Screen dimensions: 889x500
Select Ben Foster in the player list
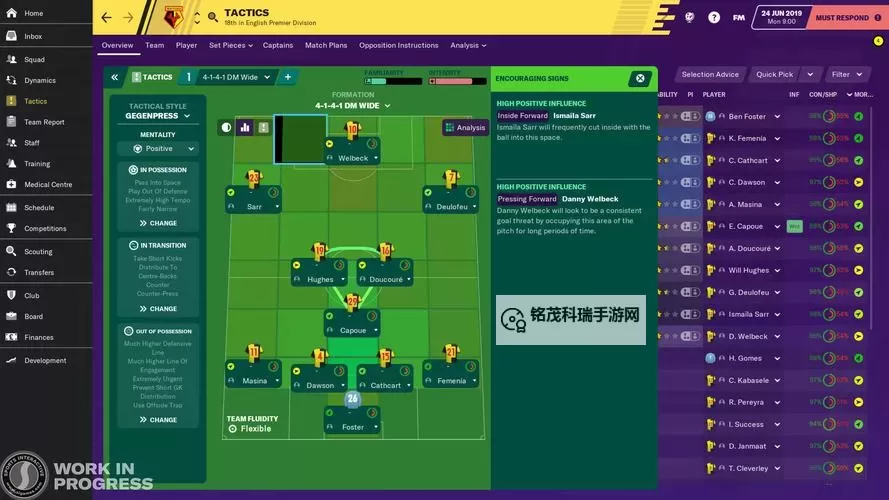click(x=747, y=116)
